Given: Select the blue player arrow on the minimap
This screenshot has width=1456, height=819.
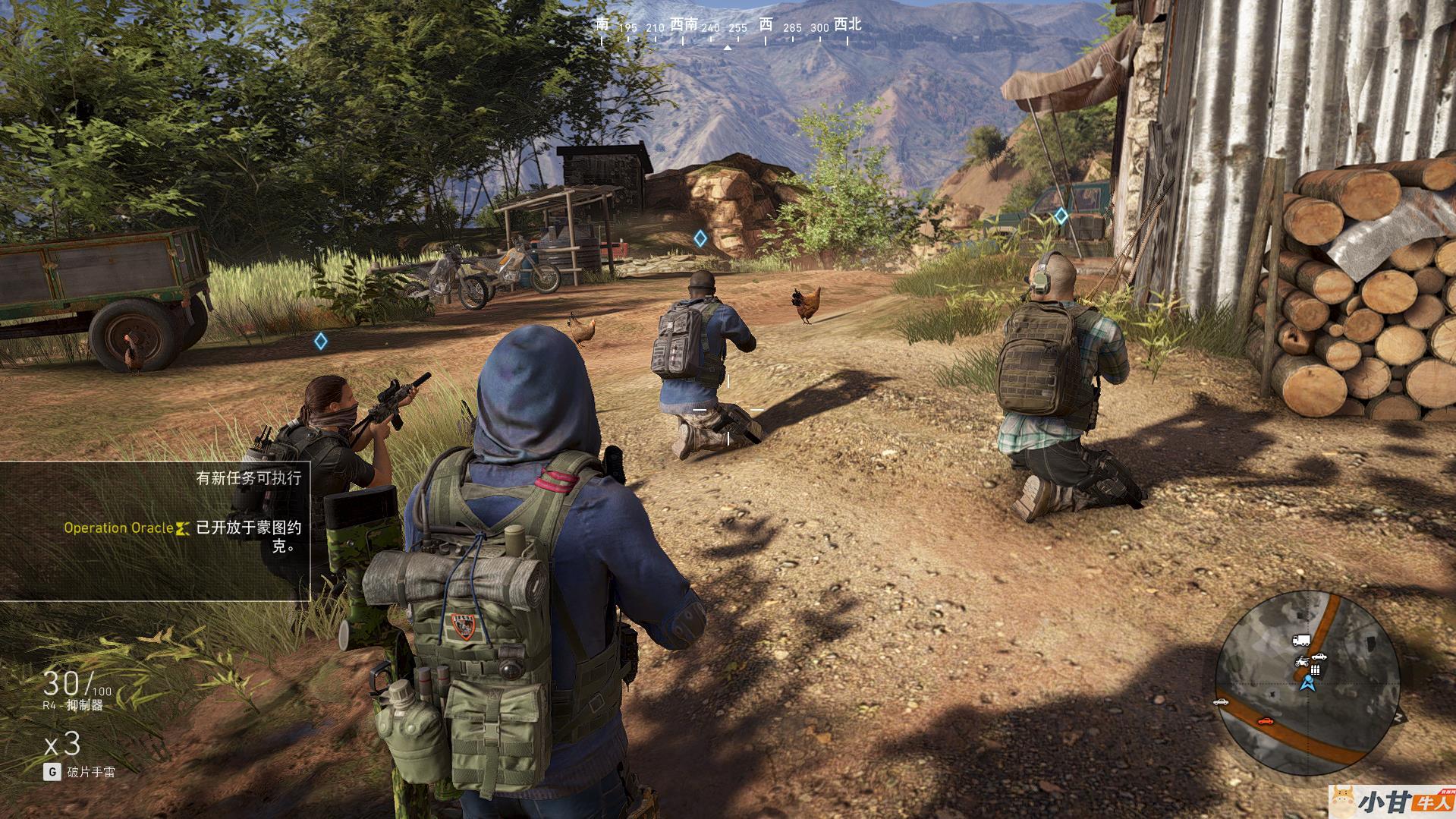Looking at the screenshot, I should point(1307,684).
